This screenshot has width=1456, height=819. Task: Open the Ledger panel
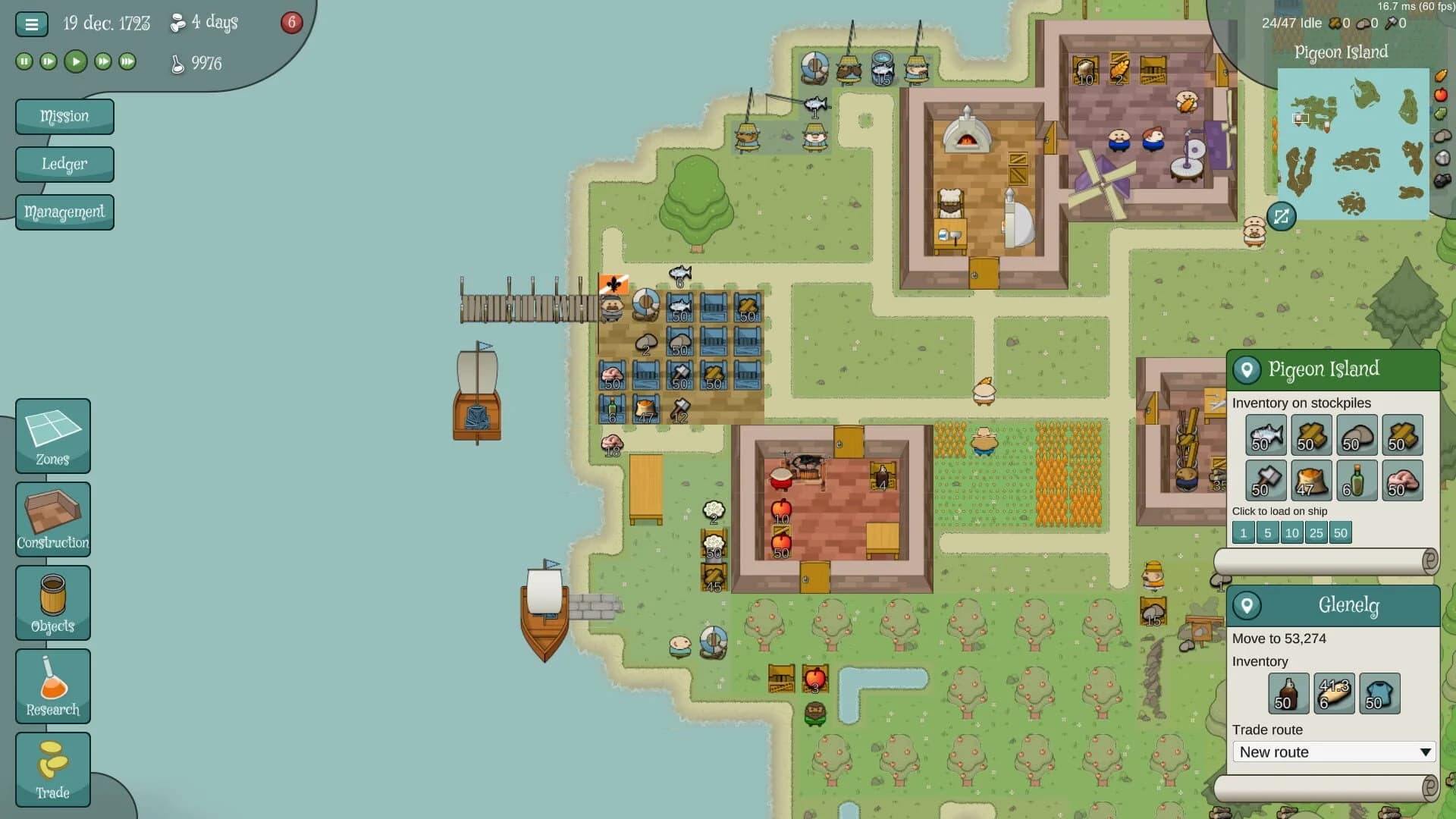click(x=64, y=164)
